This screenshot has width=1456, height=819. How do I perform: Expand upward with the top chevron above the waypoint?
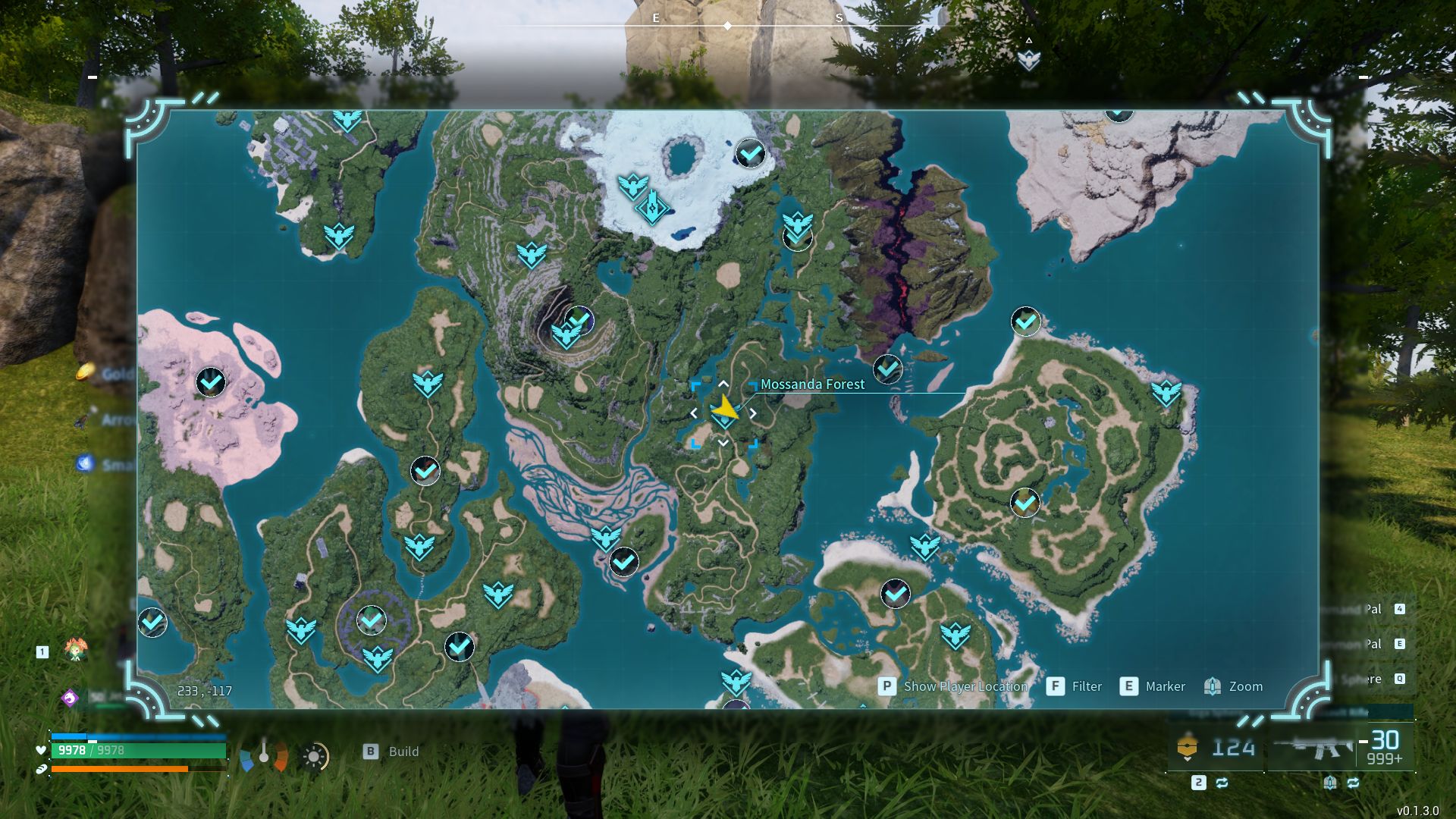point(723,385)
